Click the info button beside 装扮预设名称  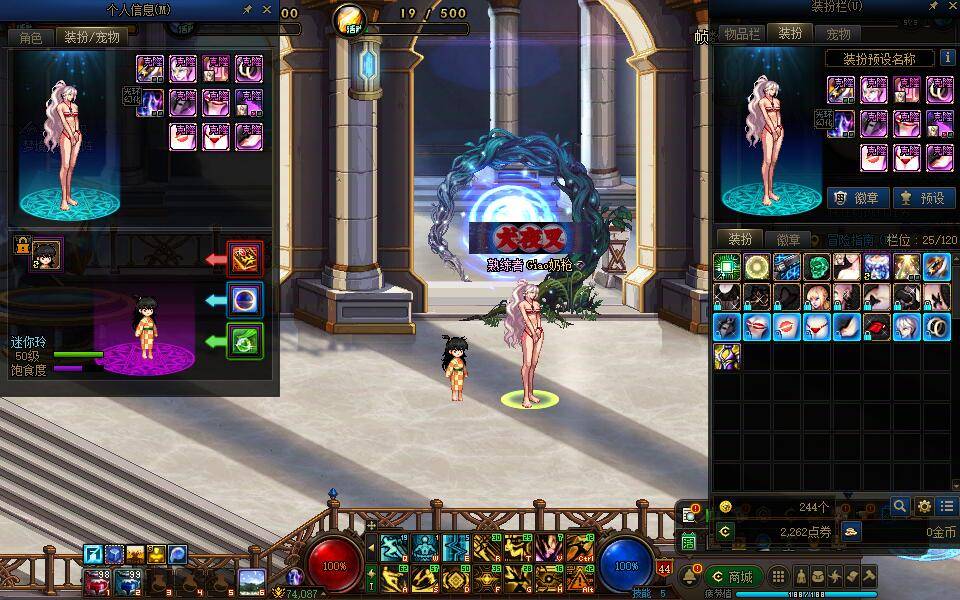(947, 58)
